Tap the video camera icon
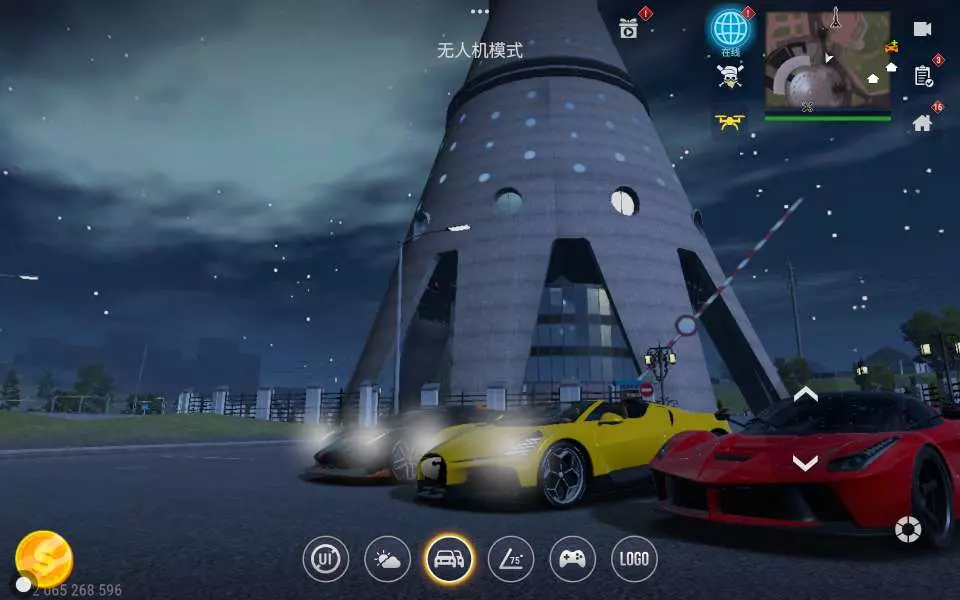Screen dimensions: 960x600 pos(922,28)
